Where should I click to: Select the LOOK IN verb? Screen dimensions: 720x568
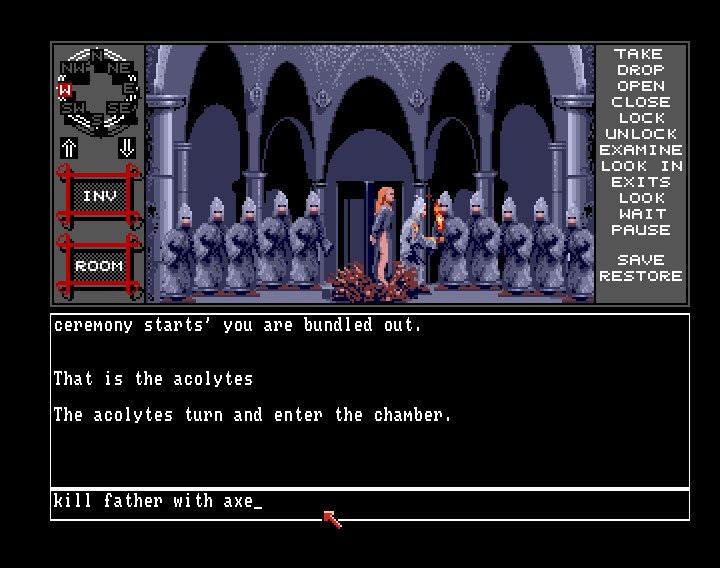640,166
